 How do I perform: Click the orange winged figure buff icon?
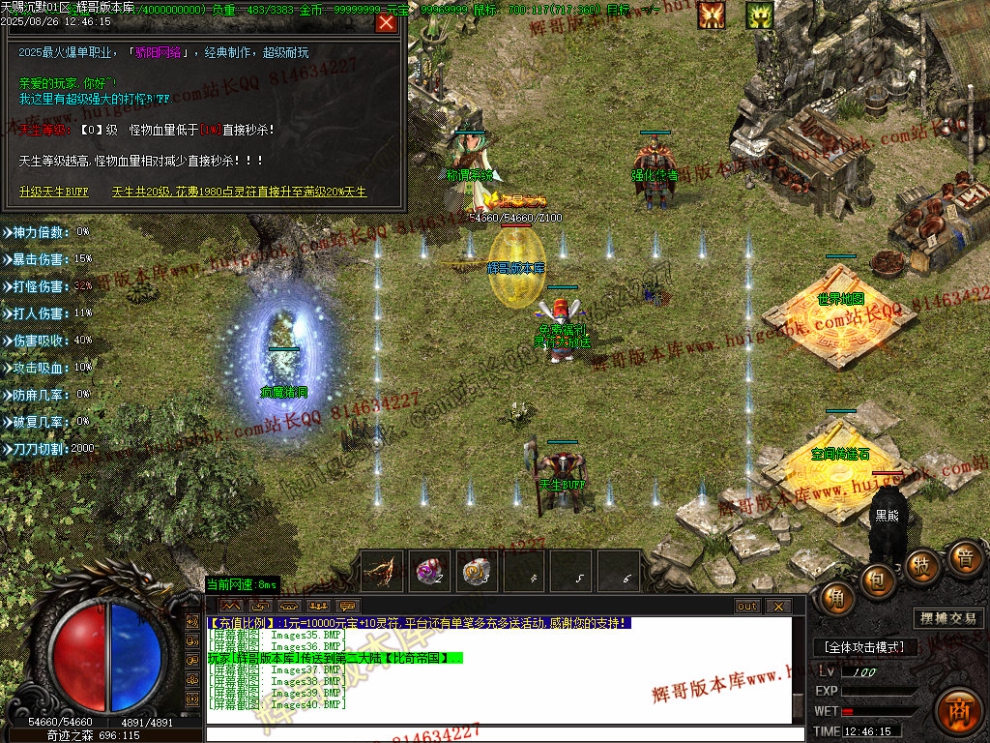711,14
